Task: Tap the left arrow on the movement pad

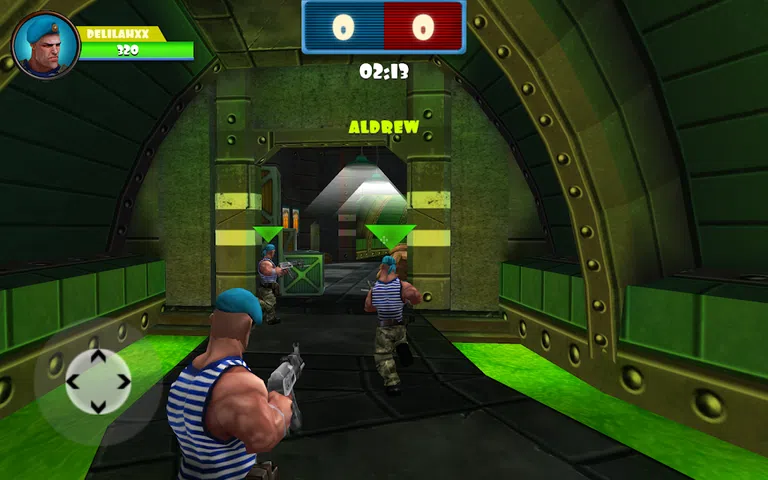Action: click(x=73, y=381)
